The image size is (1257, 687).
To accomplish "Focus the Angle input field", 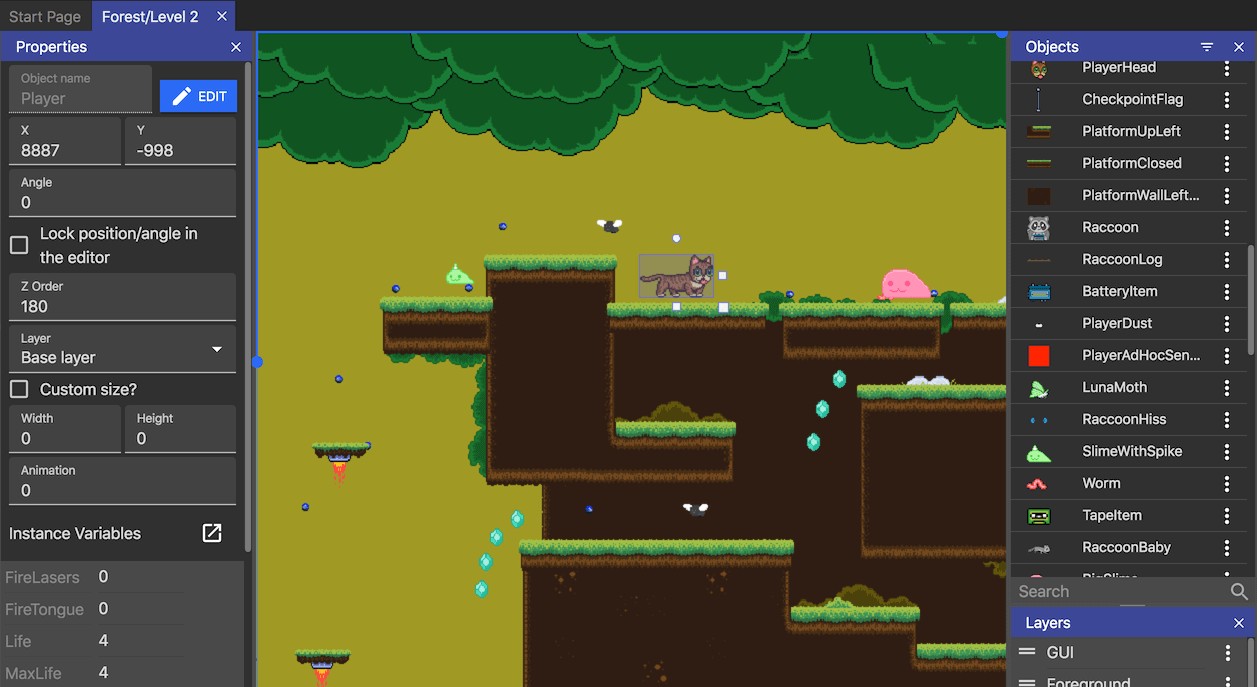I will tap(122, 202).
